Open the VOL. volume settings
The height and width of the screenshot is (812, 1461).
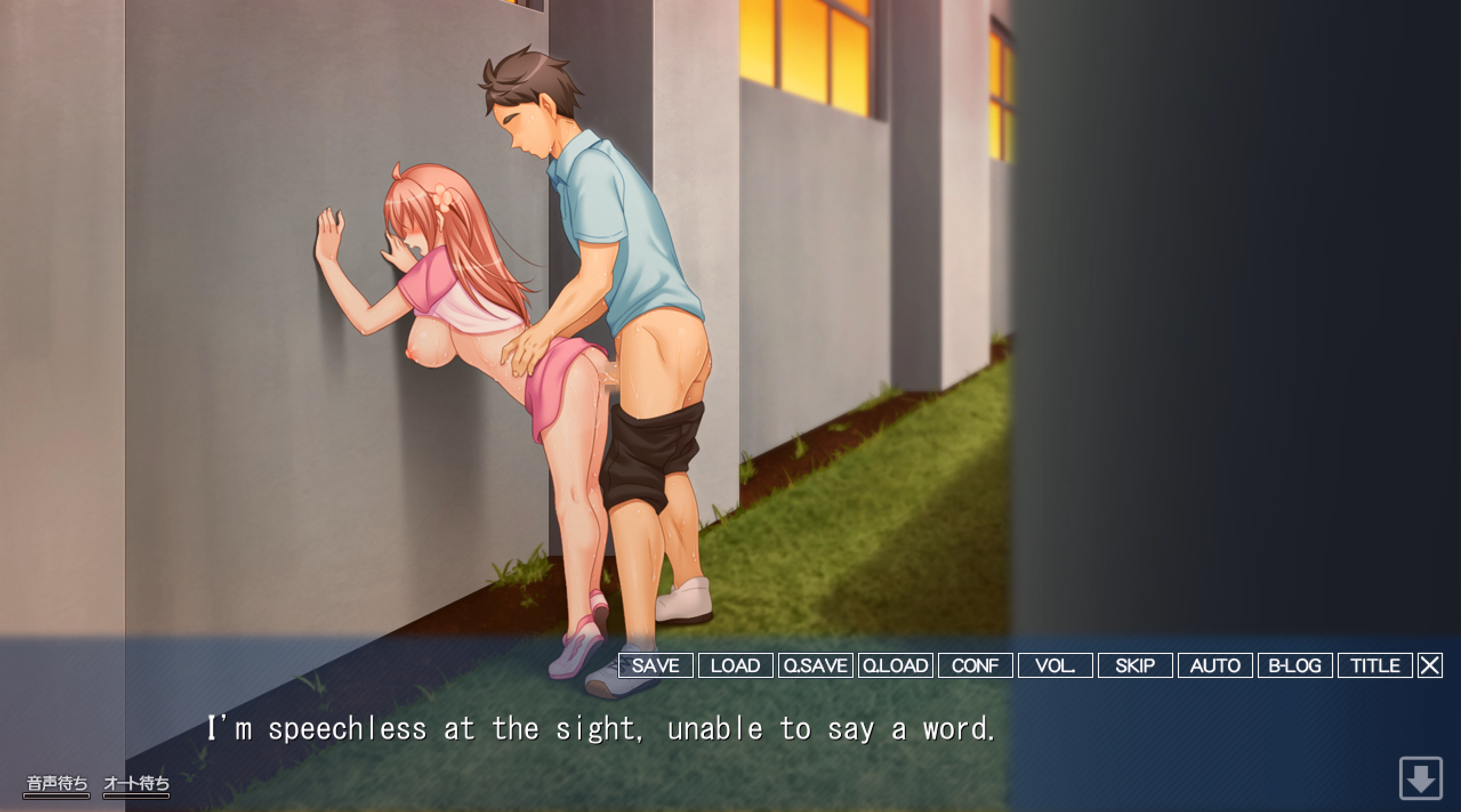click(1055, 665)
